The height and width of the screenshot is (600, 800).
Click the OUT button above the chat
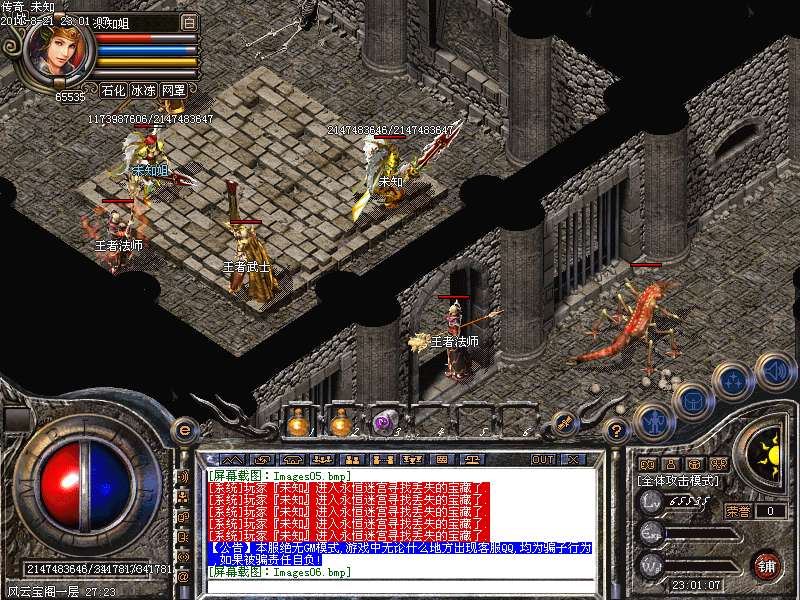[543, 459]
